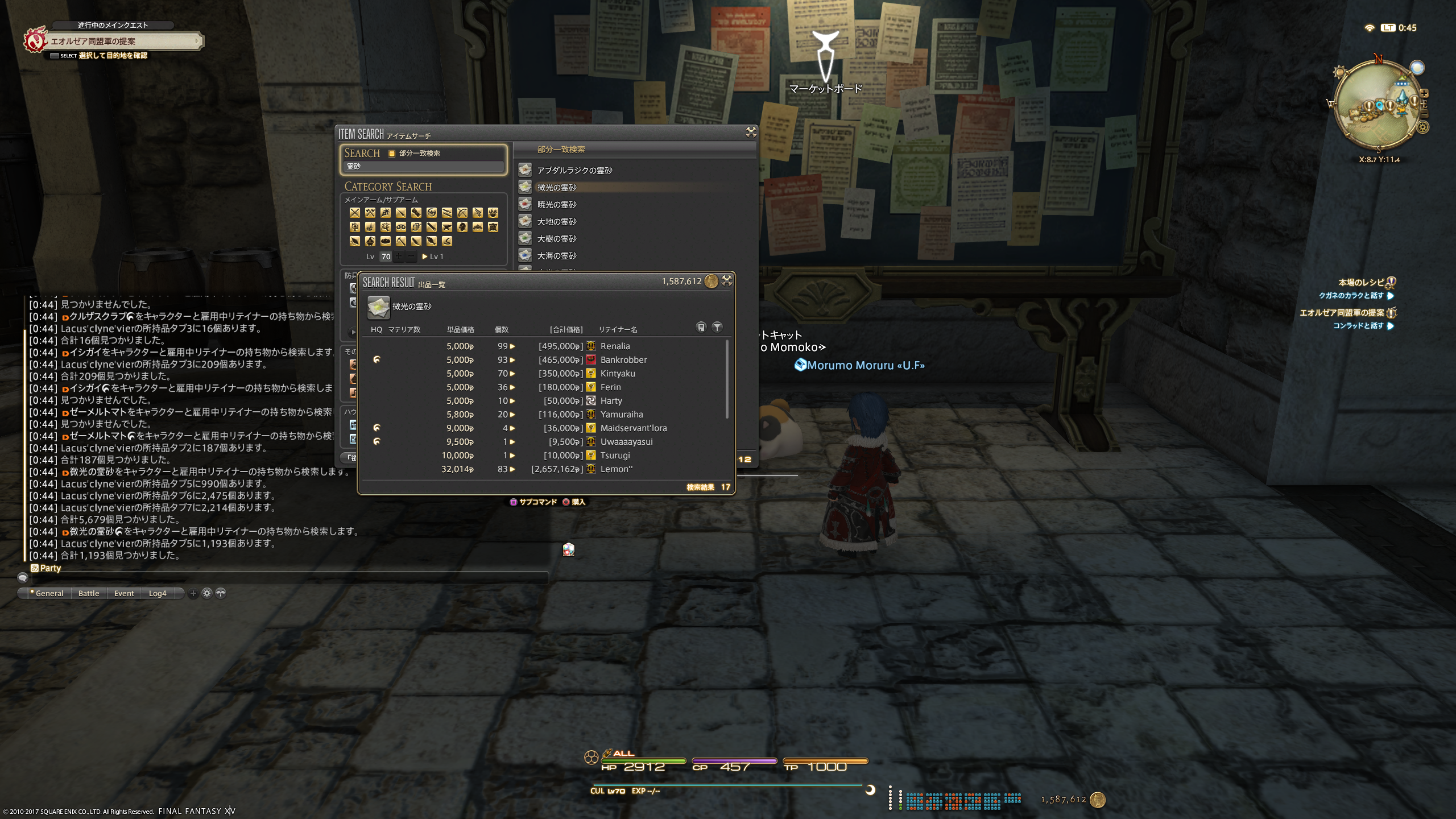Screen dimensions: 1456x819
Task: Select the 大樹の霊砂 entry
Action: [557, 239]
